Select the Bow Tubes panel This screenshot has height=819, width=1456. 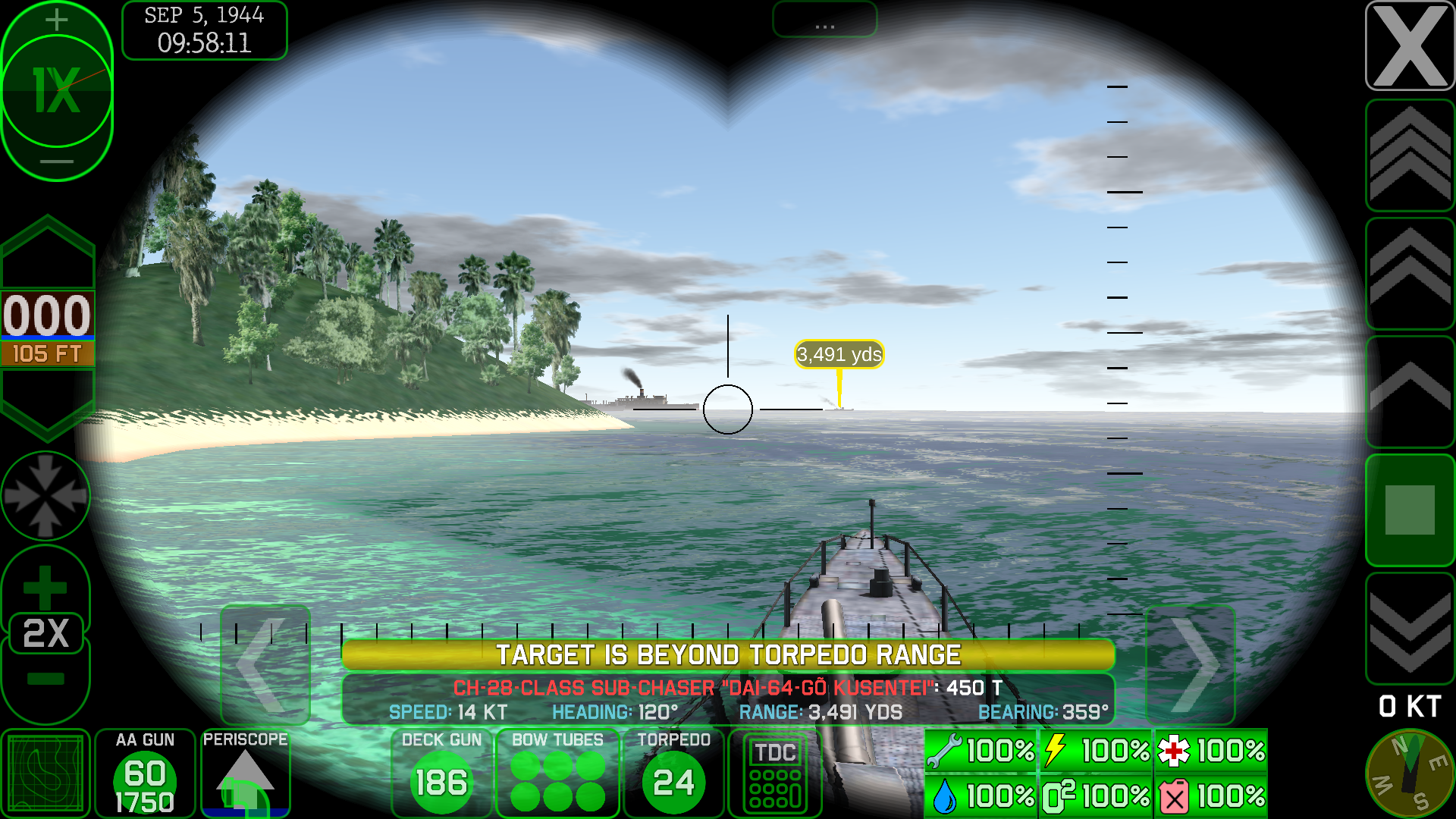point(557,773)
